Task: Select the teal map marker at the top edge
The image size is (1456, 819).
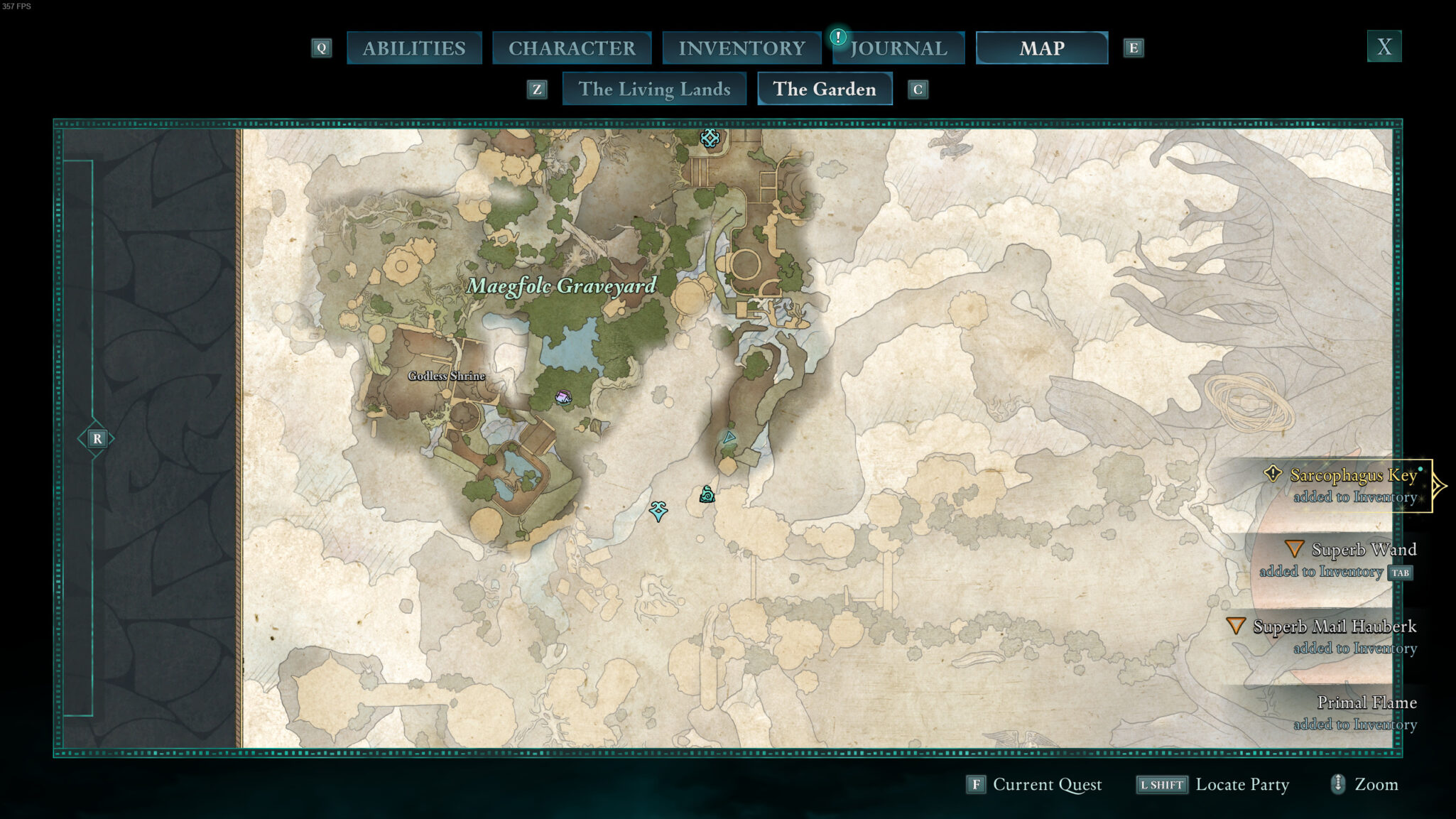Action: click(710, 138)
